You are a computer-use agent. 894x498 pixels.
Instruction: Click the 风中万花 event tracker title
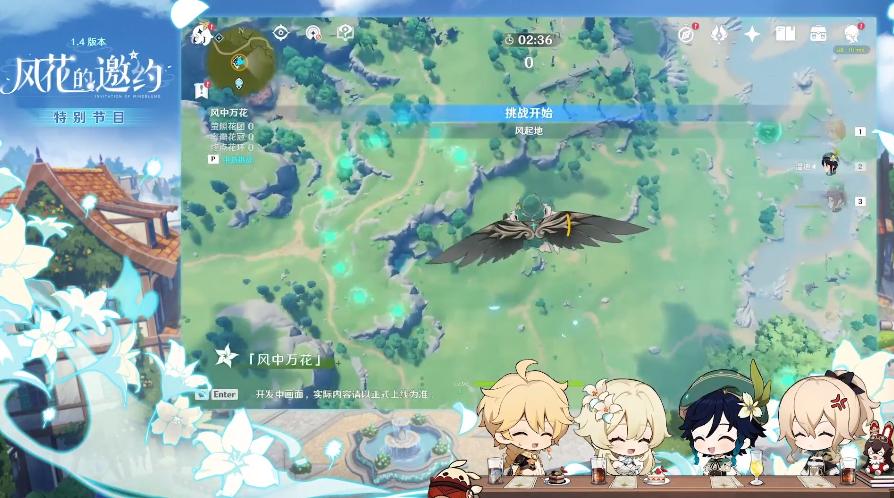[229, 113]
